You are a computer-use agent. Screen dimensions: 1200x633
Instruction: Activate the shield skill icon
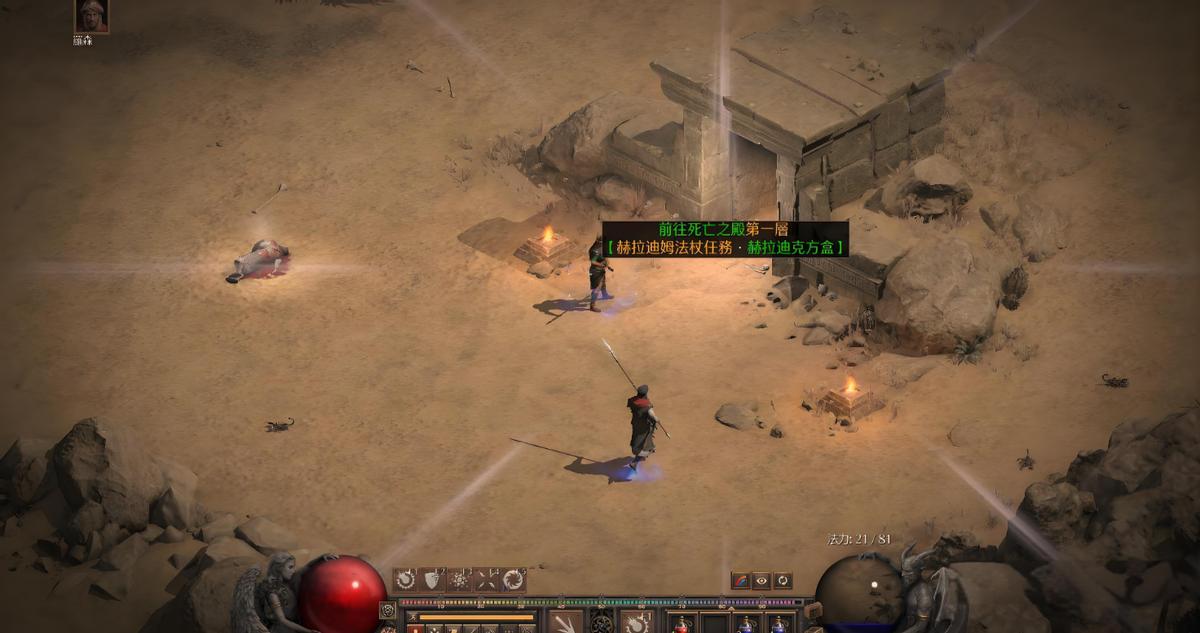coord(432,579)
